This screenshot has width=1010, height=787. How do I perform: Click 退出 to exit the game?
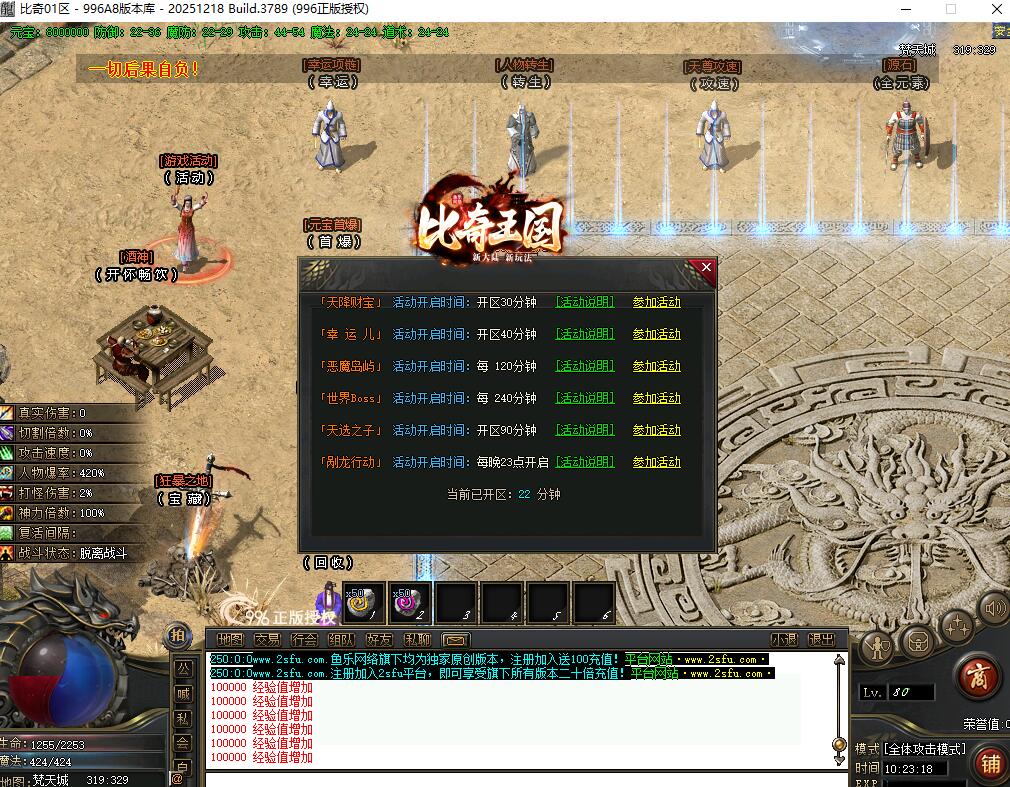click(821, 640)
